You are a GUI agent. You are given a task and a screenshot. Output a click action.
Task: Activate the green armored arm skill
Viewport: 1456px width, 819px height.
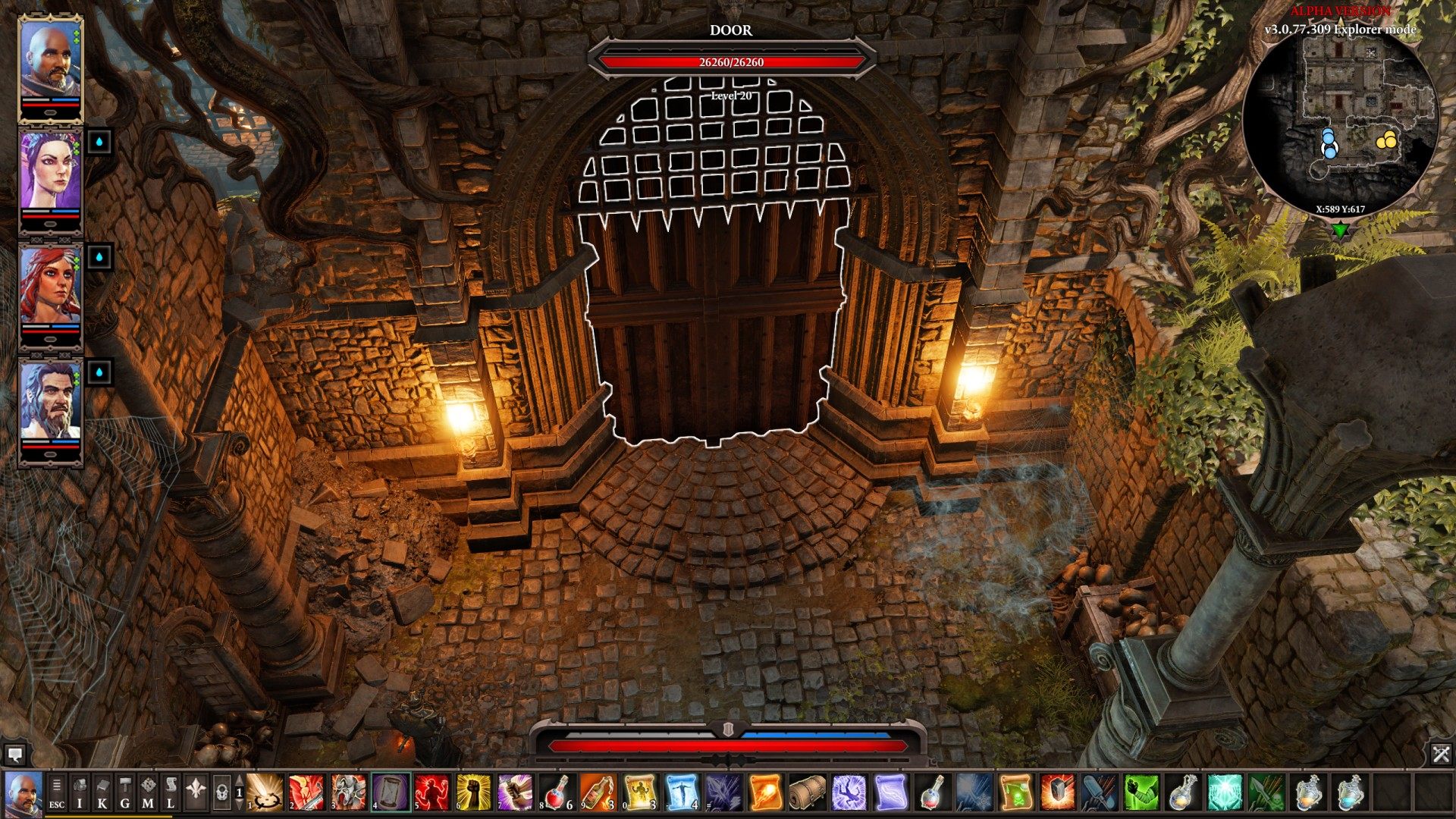pyautogui.click(x=1141, y=792)
